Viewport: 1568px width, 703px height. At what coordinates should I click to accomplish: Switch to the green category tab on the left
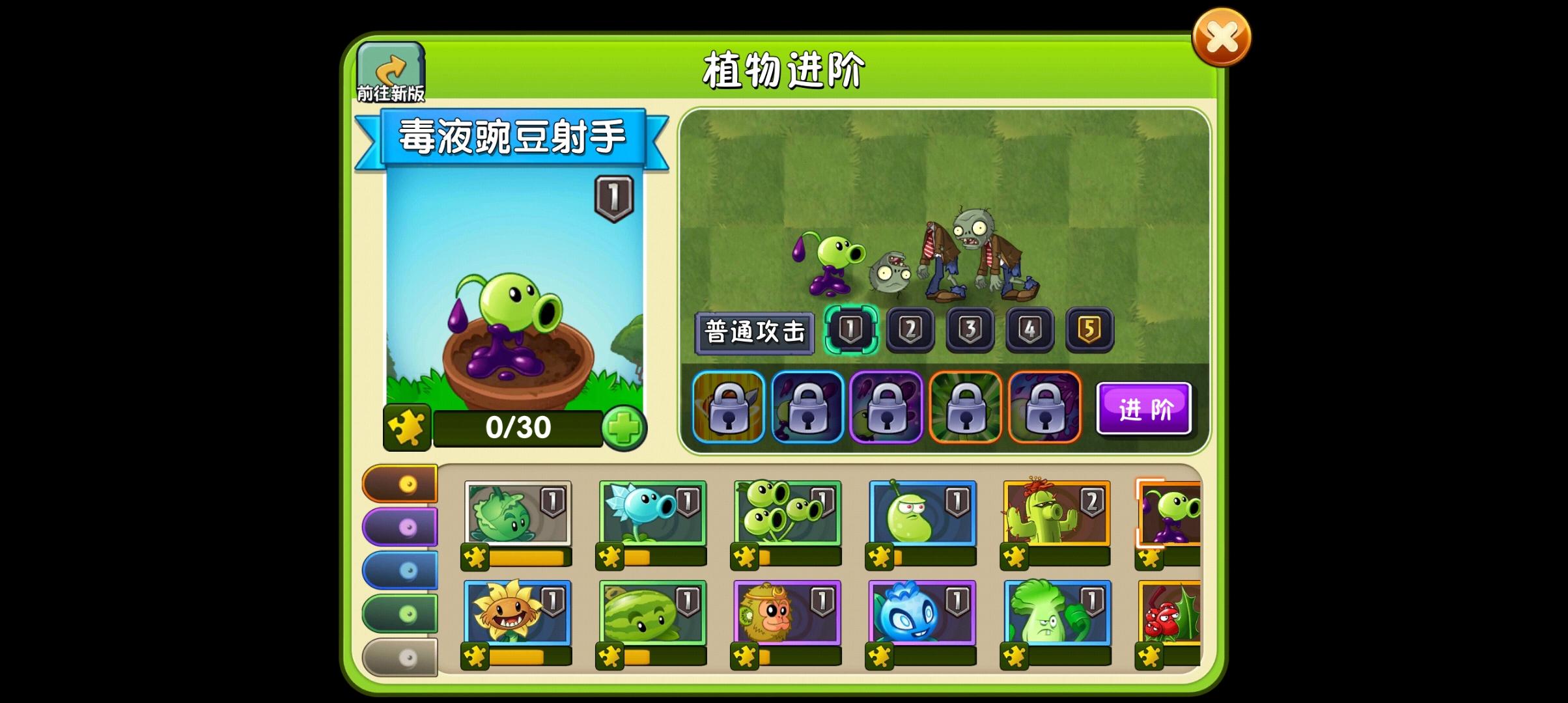(x=400, y=614)
